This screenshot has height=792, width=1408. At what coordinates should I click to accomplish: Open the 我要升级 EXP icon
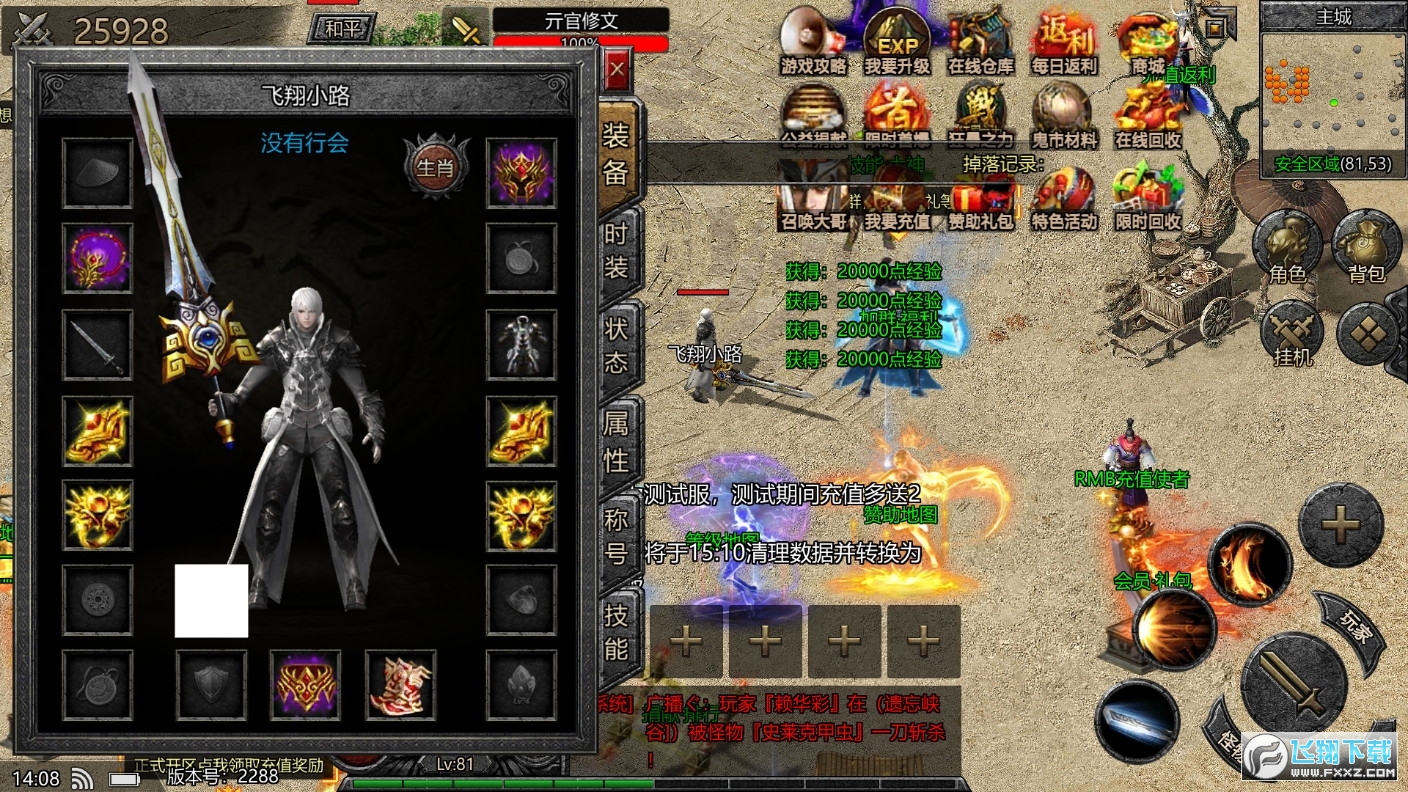coord(897,40)
